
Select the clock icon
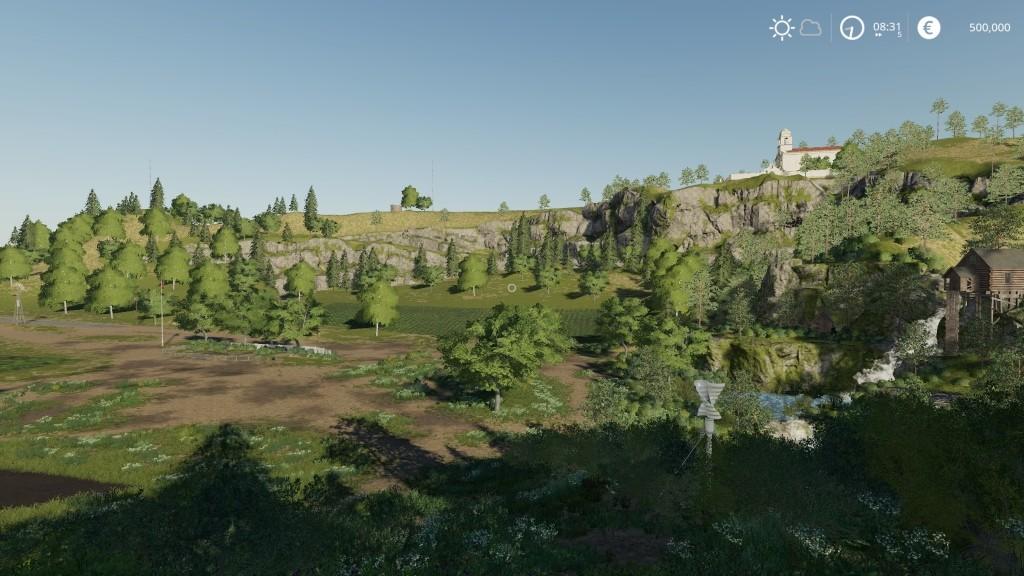851,28
